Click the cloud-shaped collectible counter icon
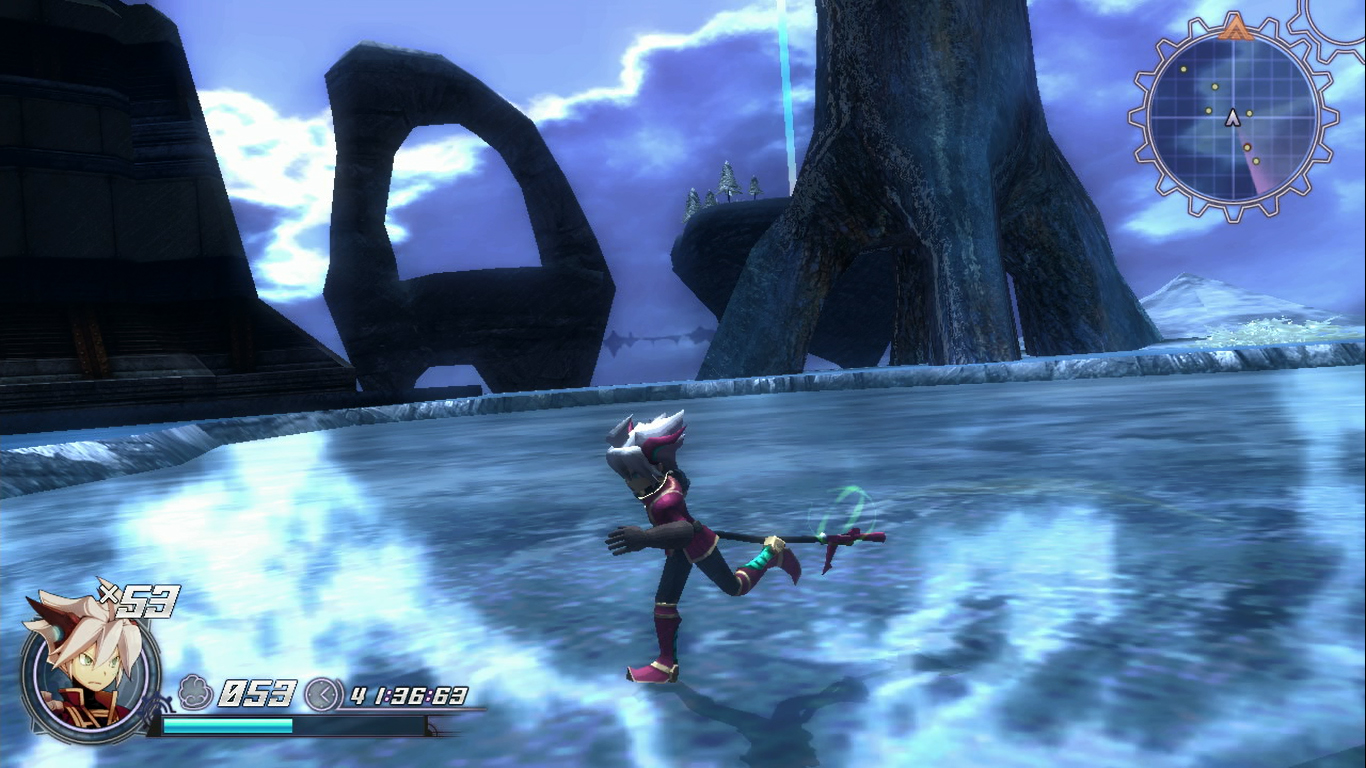Viewport: 1366px width, 768px height. (194, 689)
